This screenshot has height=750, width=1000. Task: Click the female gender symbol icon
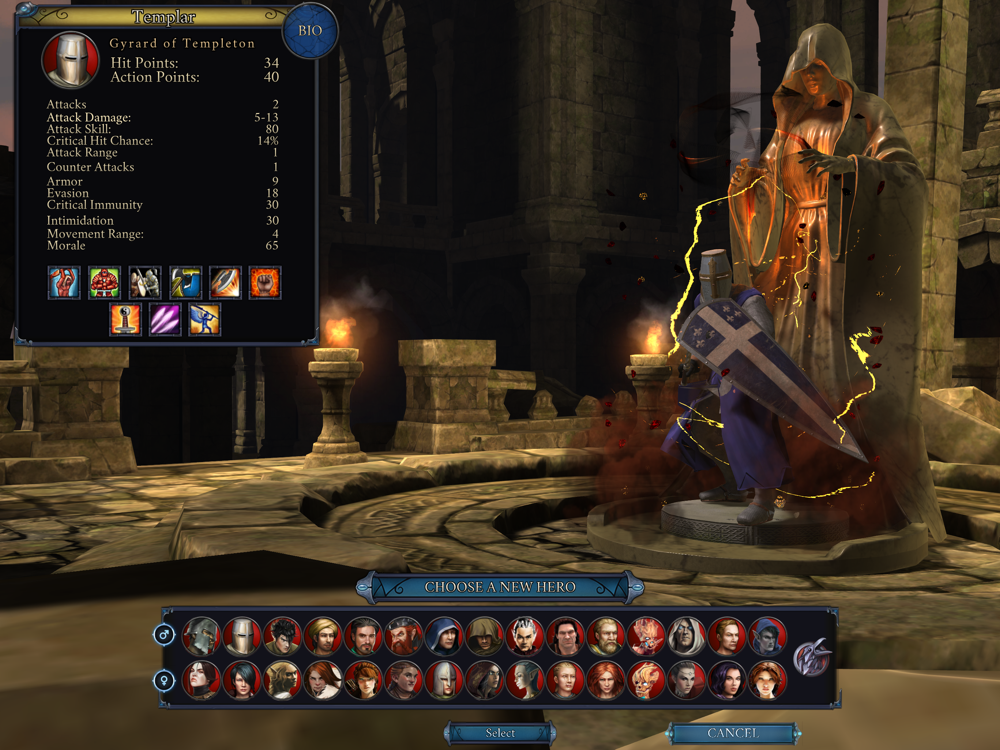tap(163, 680)
